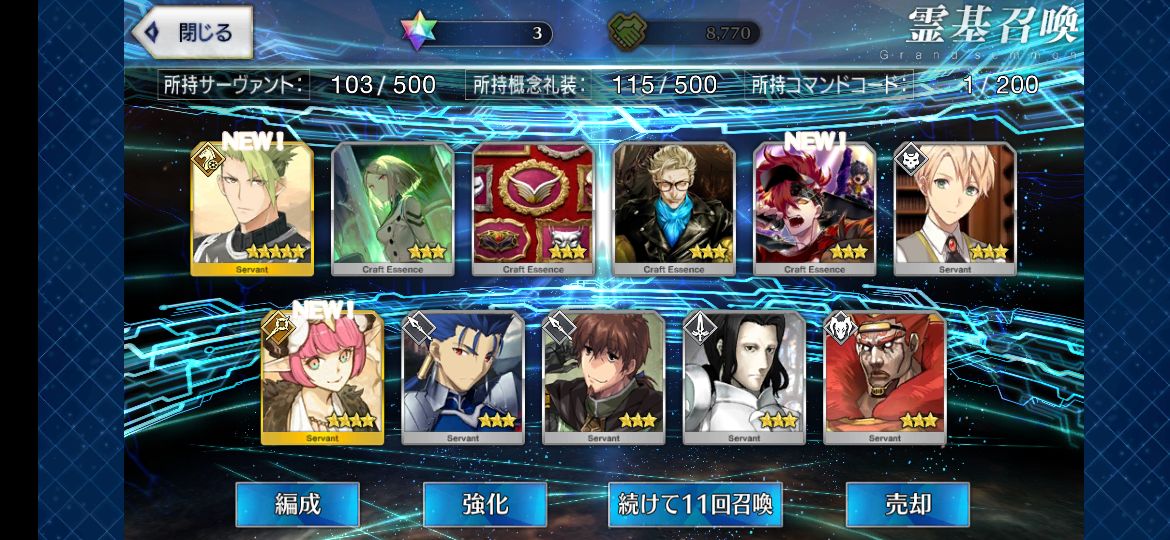Open the 編成 party formation menu
Screen dimensions: 1170x540
pyautogui.click(x=297, y=504)
